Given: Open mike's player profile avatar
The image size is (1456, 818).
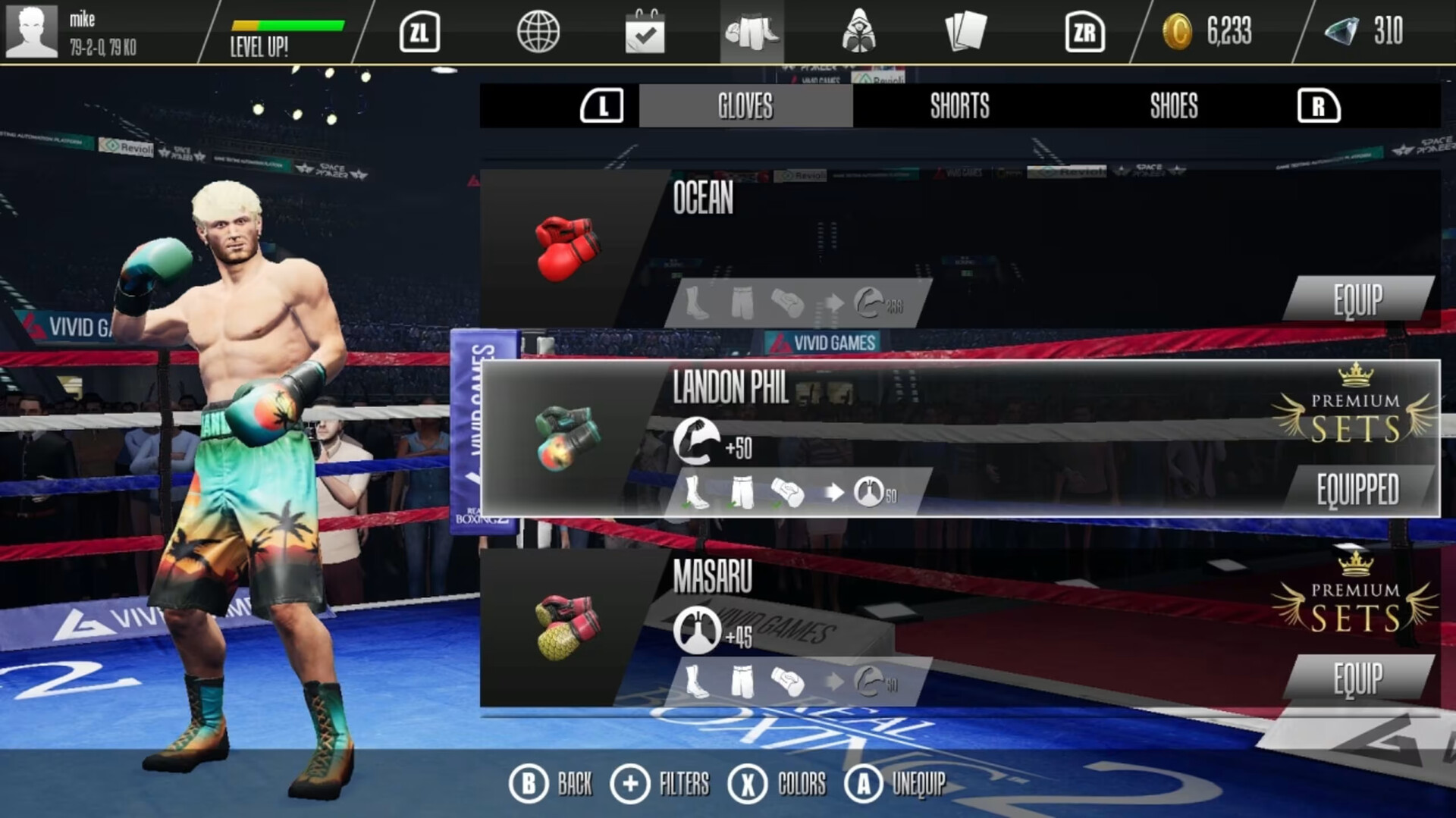Looking at the screenshot, I should [32, 32].
